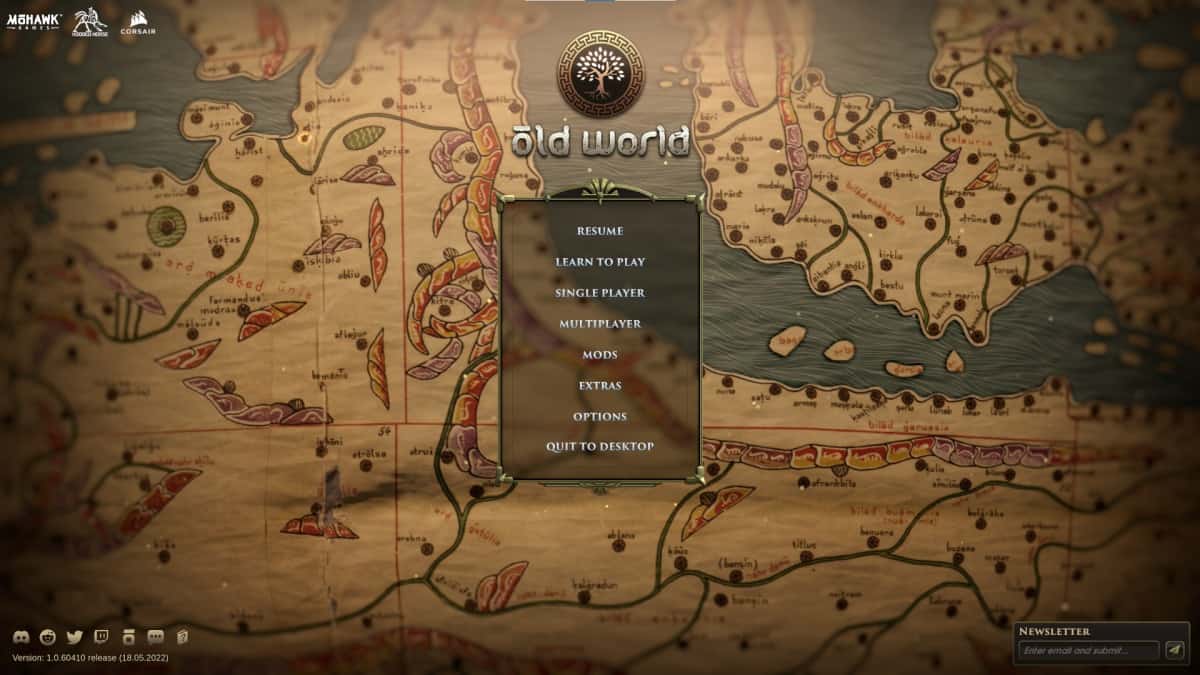Focus the newsletter email input field
1200x675 pixels.
pyautogui.click(x=1088, y=651)
